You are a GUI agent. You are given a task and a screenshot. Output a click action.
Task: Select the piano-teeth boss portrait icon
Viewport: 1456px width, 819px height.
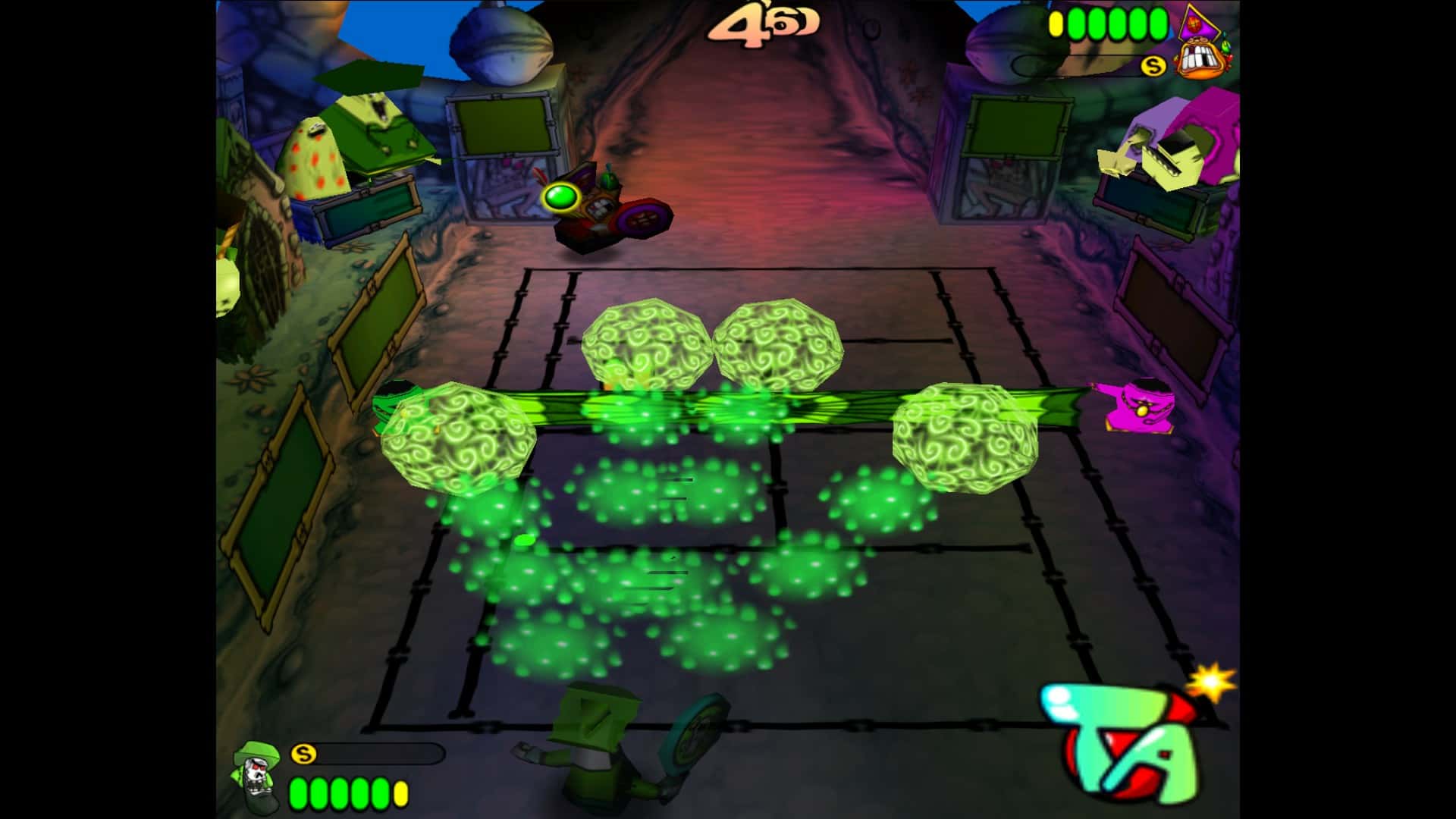1200,58
